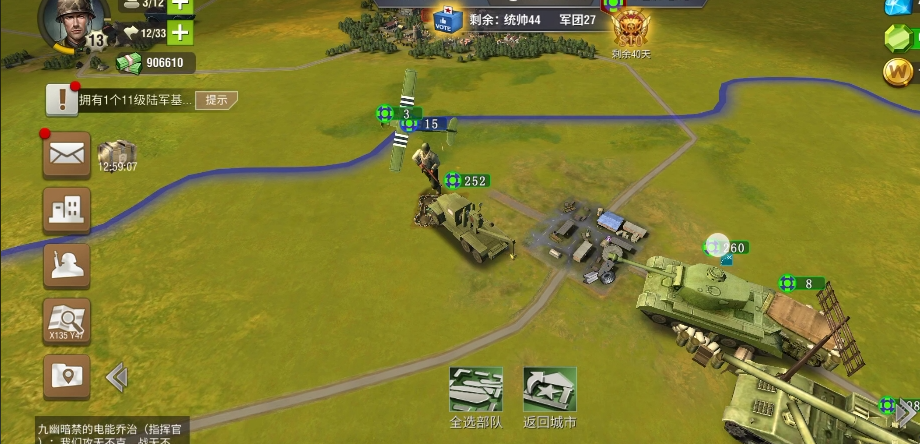This screenshot has height=444, width=920.
Task: Open the exclamation mark notification icon
Action: (x=62, y=99)
